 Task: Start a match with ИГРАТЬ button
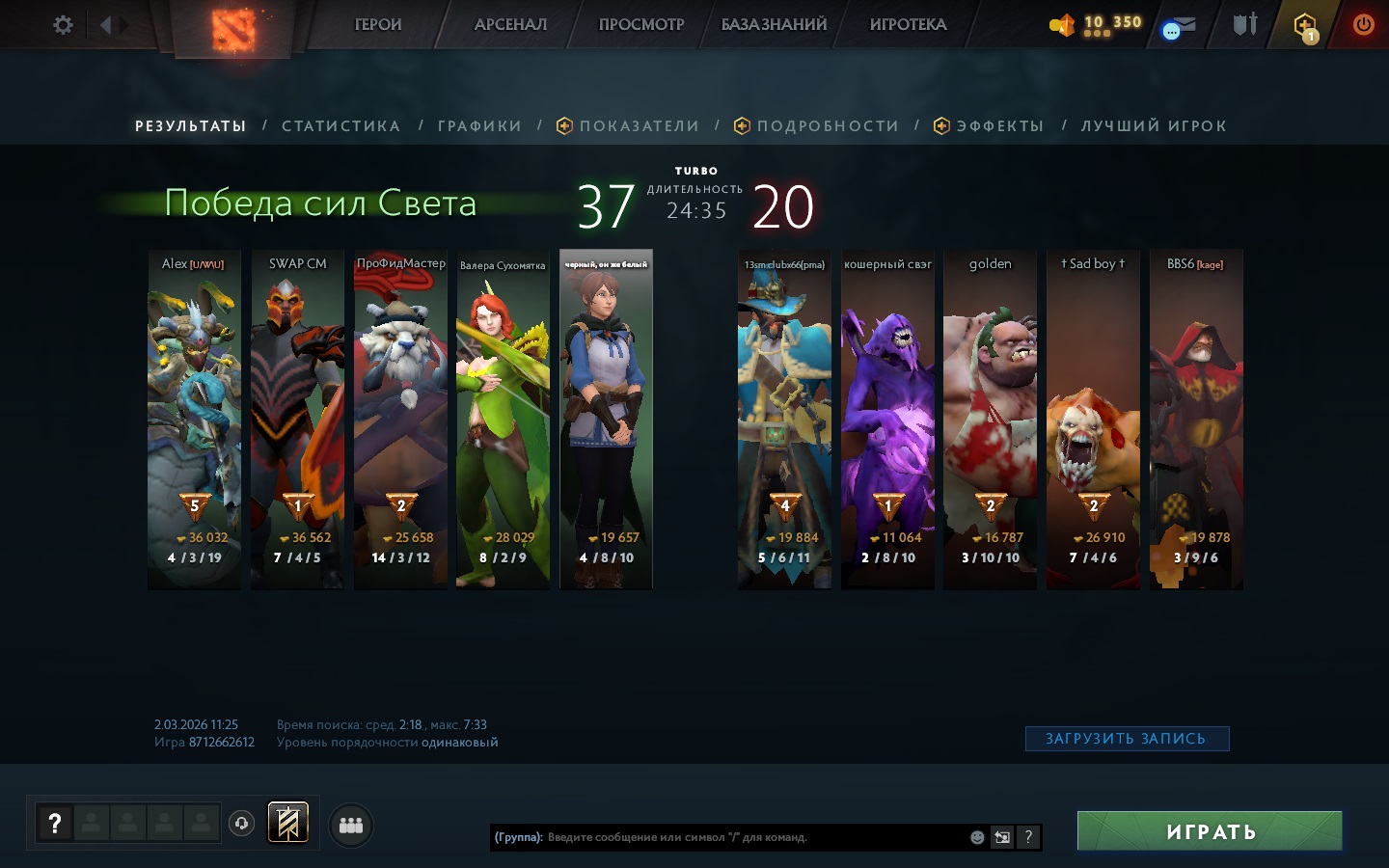pos(1210,831)
